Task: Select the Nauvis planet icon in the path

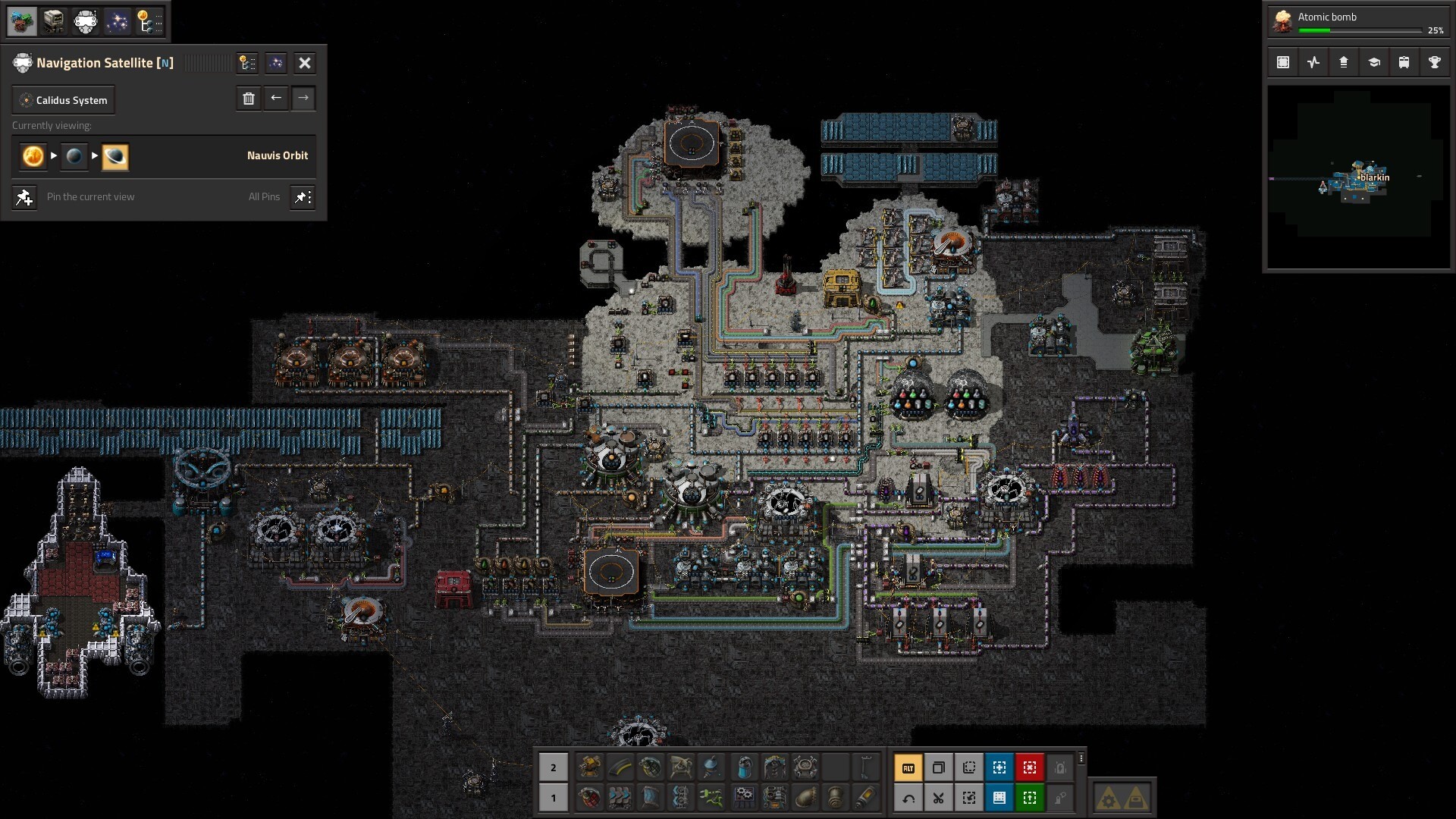Action: (74, 156)
